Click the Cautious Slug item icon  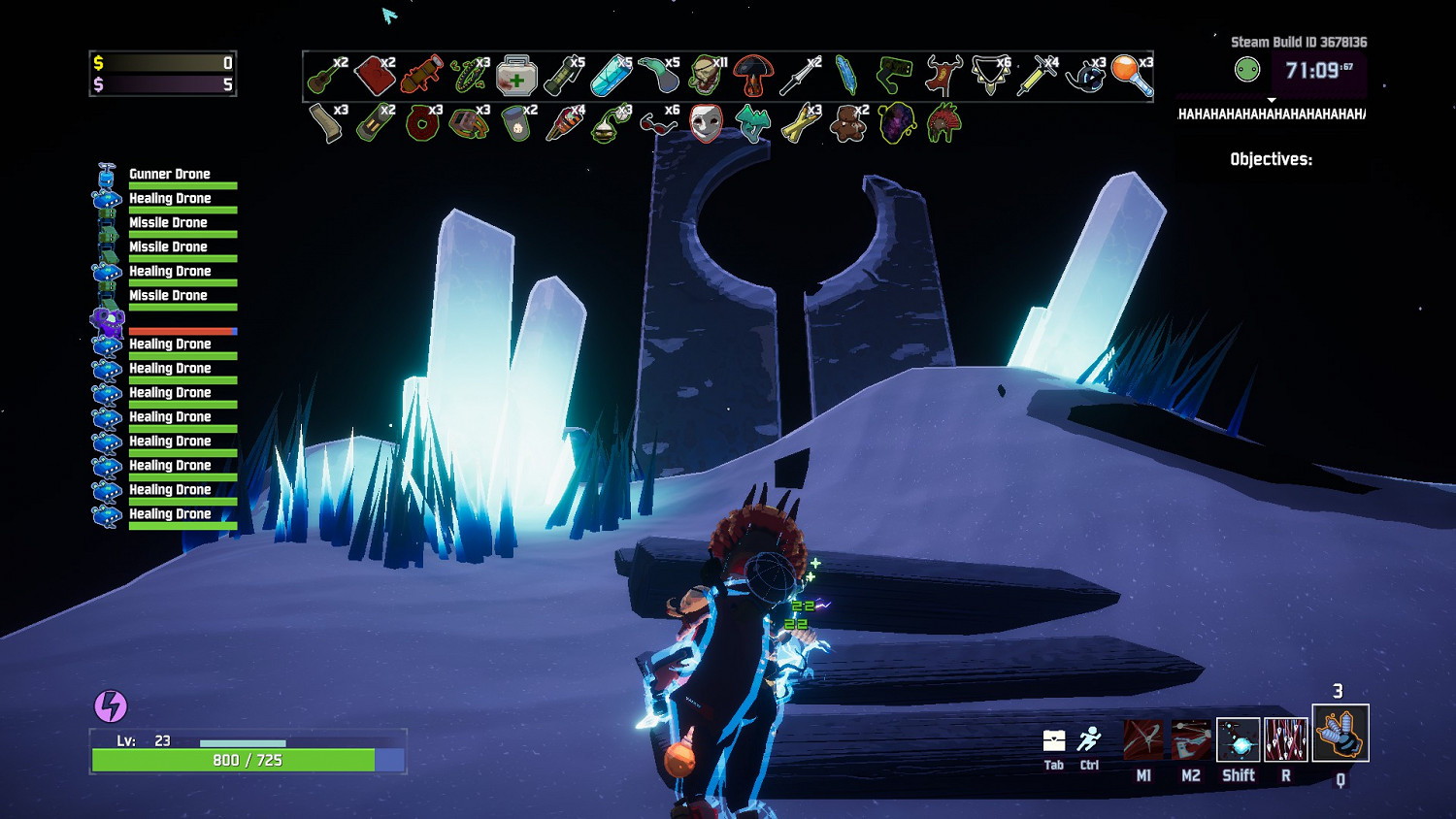tap(657, 76)
